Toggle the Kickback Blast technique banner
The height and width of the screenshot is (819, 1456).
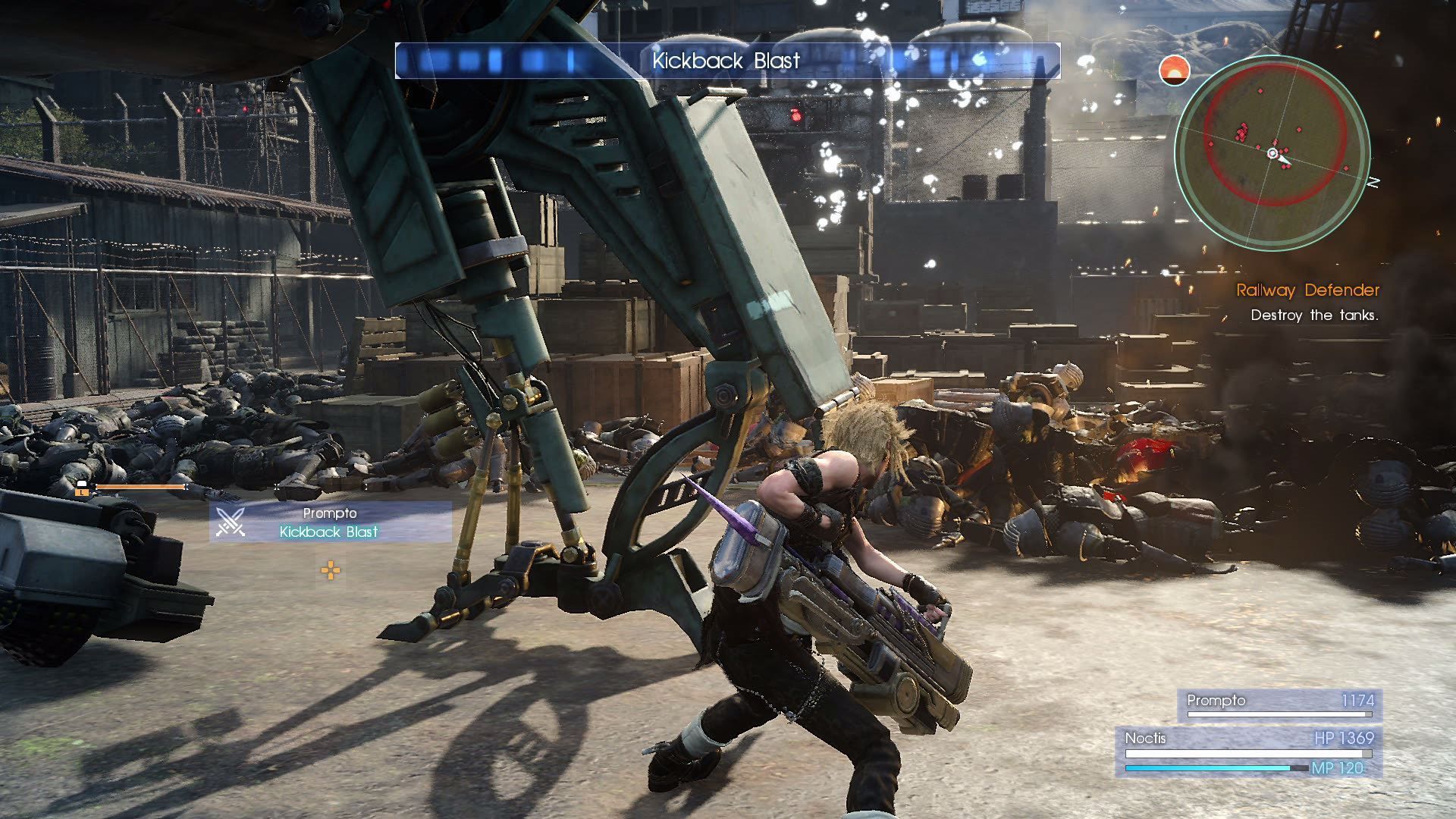click(726, 61)
